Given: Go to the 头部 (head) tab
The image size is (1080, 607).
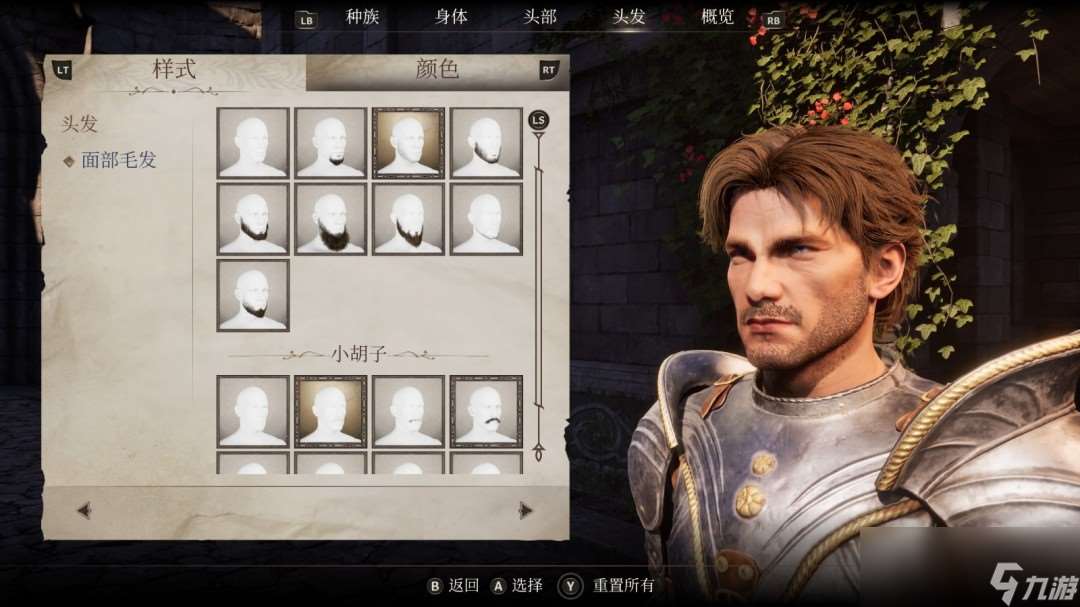Looking at the screenshot, I should [x=540, y=17].
